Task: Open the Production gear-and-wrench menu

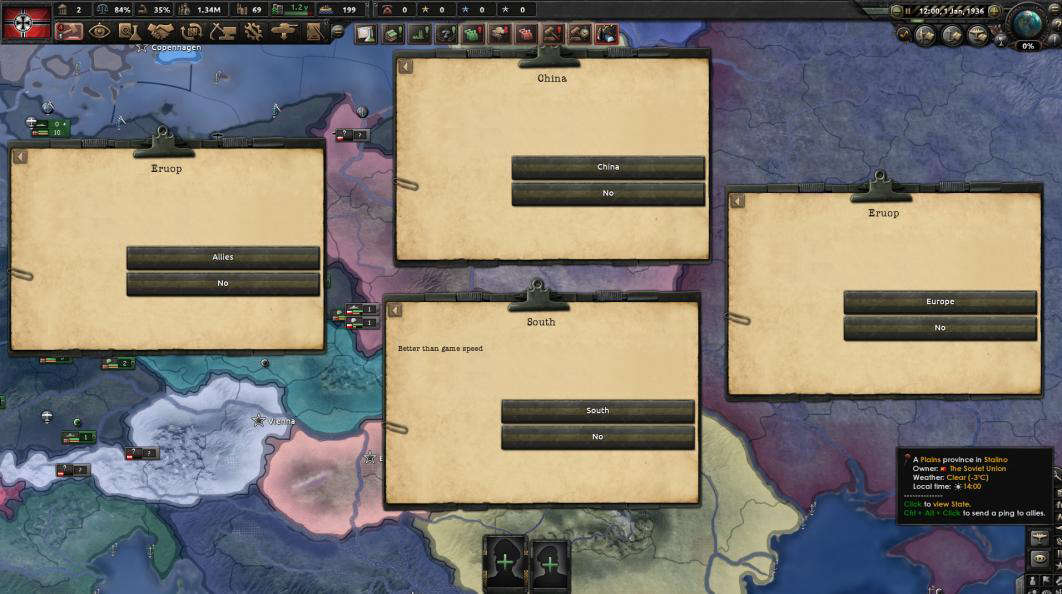Action: pos(253,32)
